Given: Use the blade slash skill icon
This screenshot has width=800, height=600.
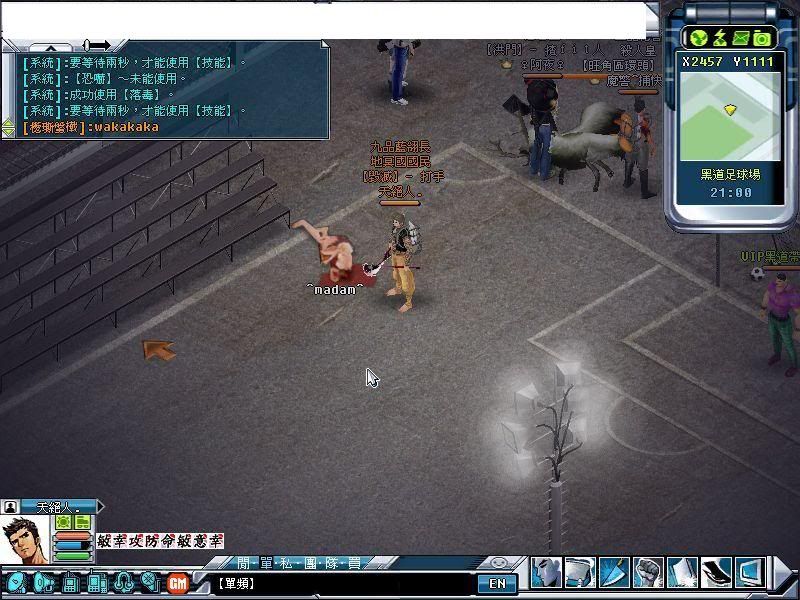Looking at the screenshot, I should click(x=614, y=573).
